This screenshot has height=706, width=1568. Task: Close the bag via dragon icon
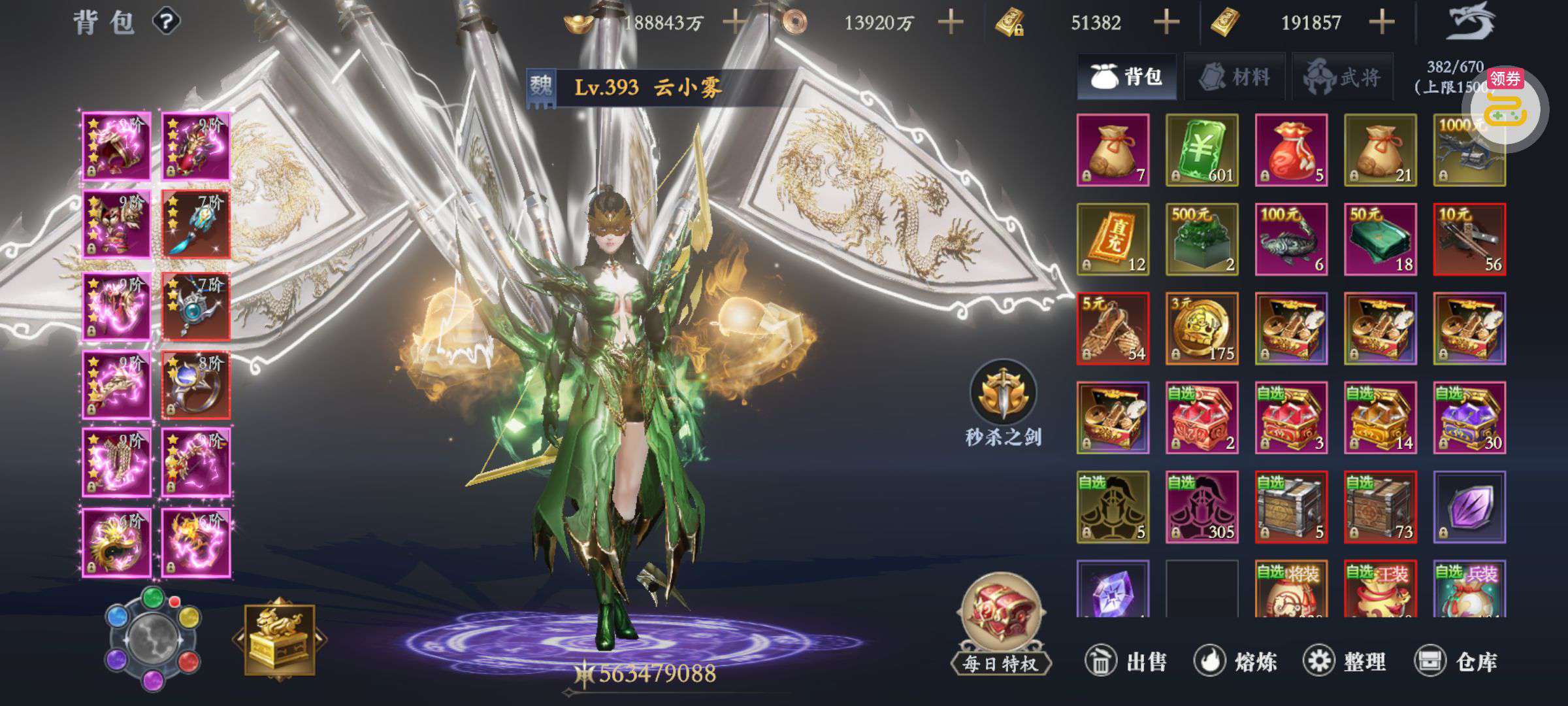click(1471, 22)
